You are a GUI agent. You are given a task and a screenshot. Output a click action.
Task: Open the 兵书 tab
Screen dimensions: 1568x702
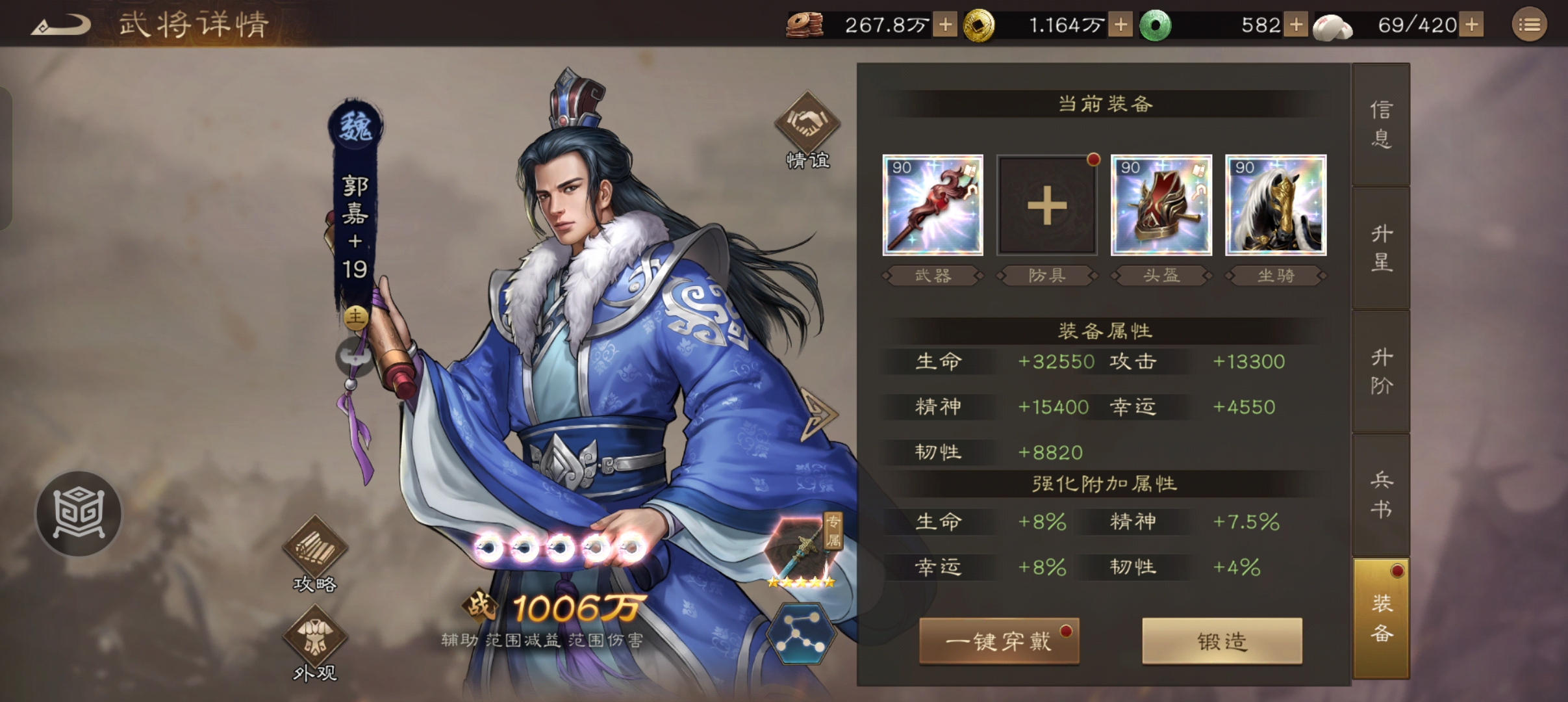1381,492
